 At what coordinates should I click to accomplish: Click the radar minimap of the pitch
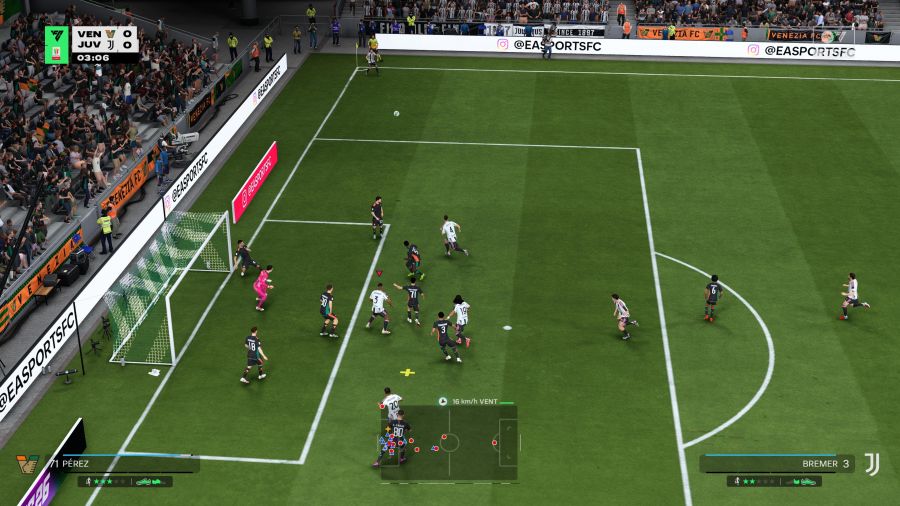point(449,441)
